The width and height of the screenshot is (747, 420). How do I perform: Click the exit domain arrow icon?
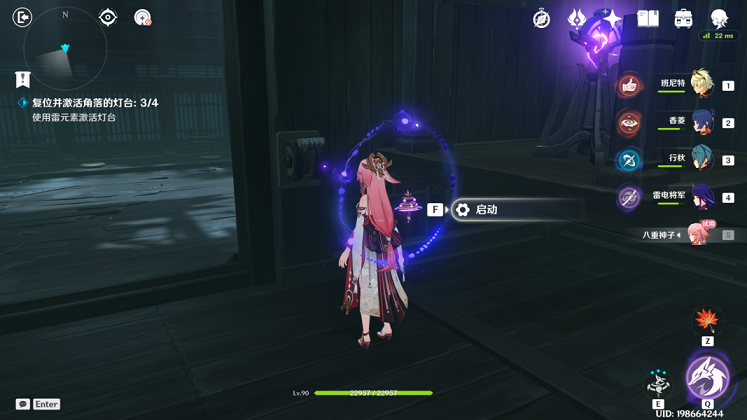point(22,17)
